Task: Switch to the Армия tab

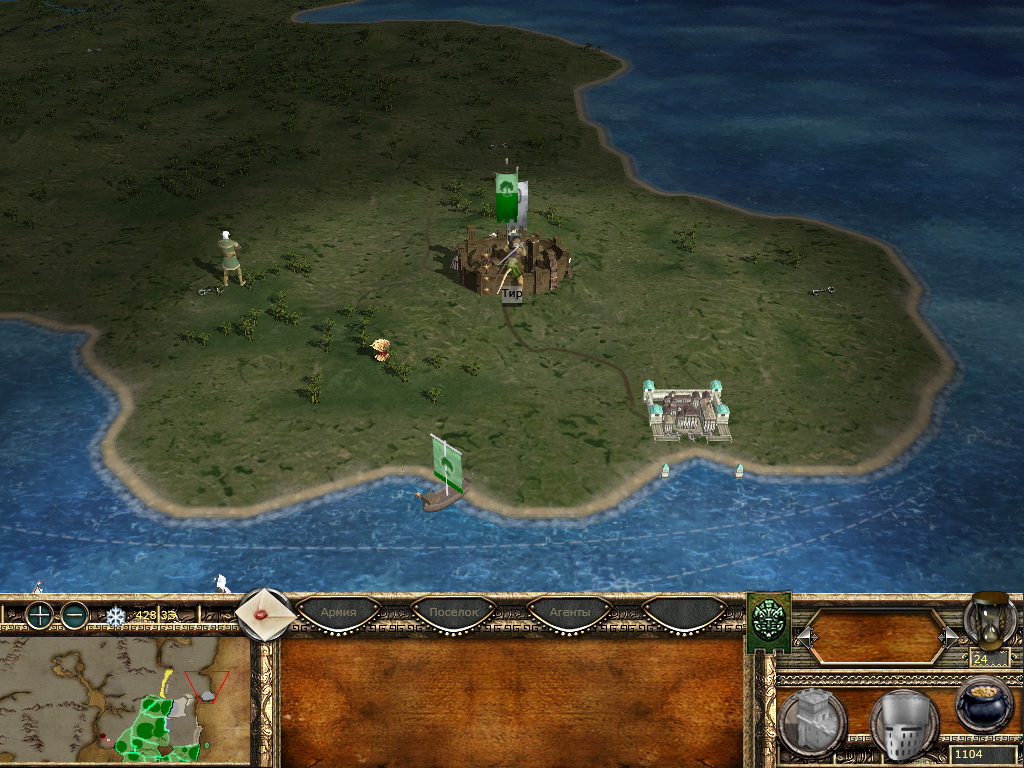Action: tap(338, 612)
